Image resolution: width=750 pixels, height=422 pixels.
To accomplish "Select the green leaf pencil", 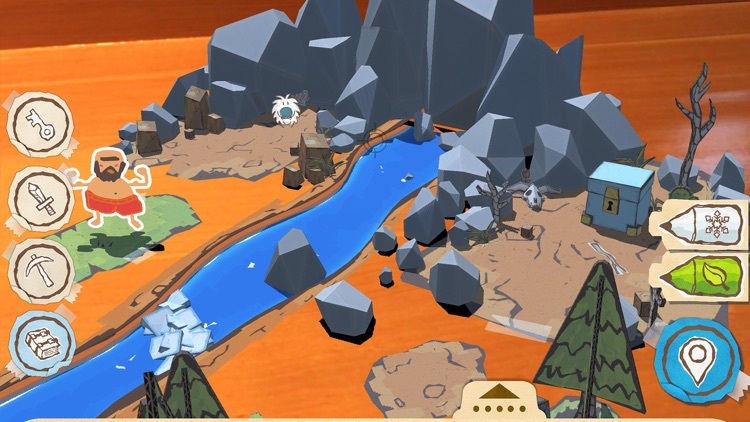I will [x=699, y=274].
